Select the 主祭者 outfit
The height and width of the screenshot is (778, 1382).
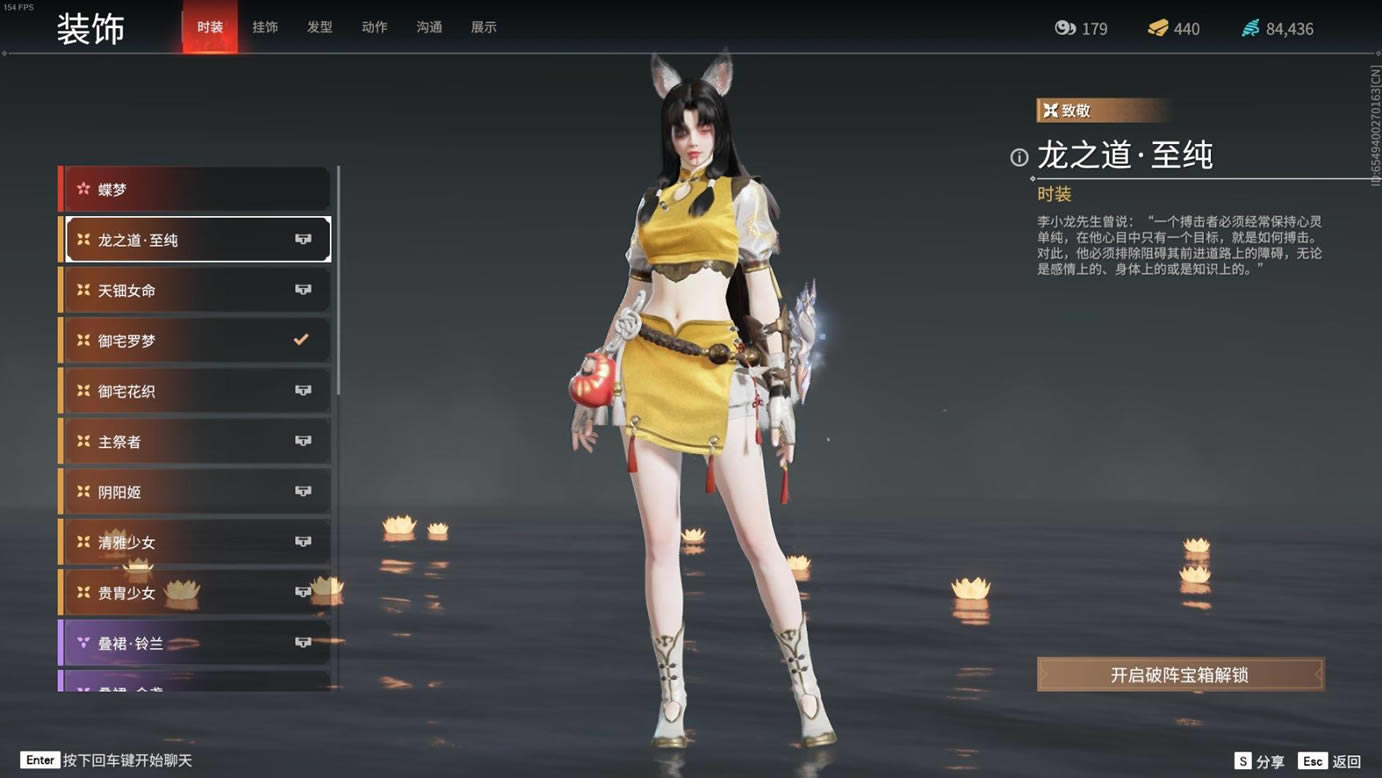196,442
